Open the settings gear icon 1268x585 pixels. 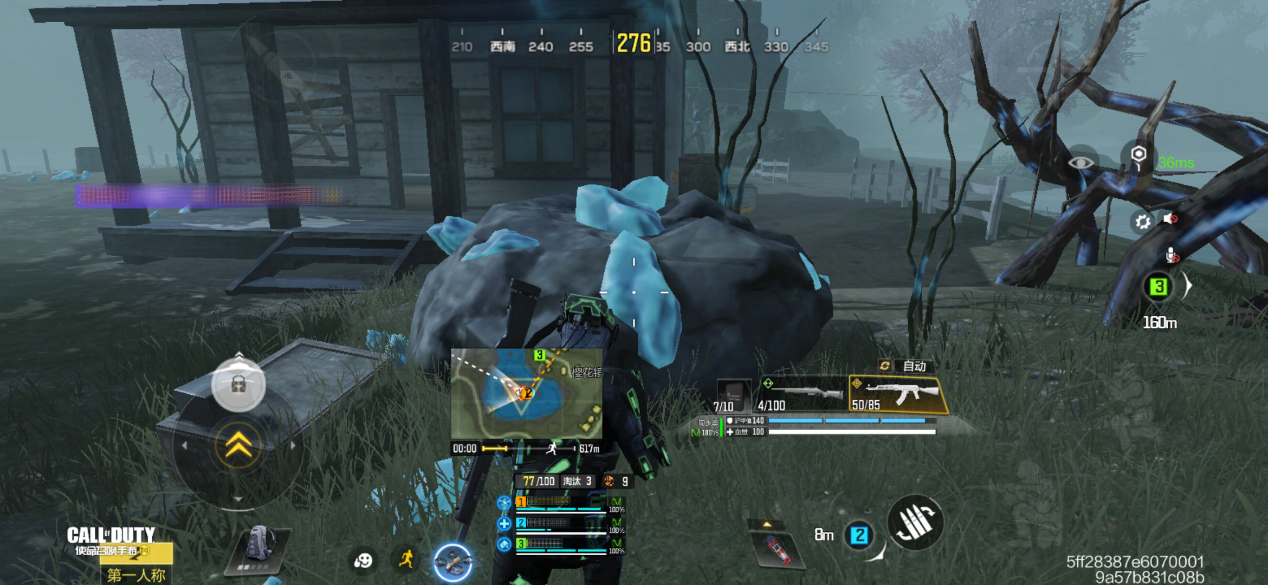tap(1142, 222)
